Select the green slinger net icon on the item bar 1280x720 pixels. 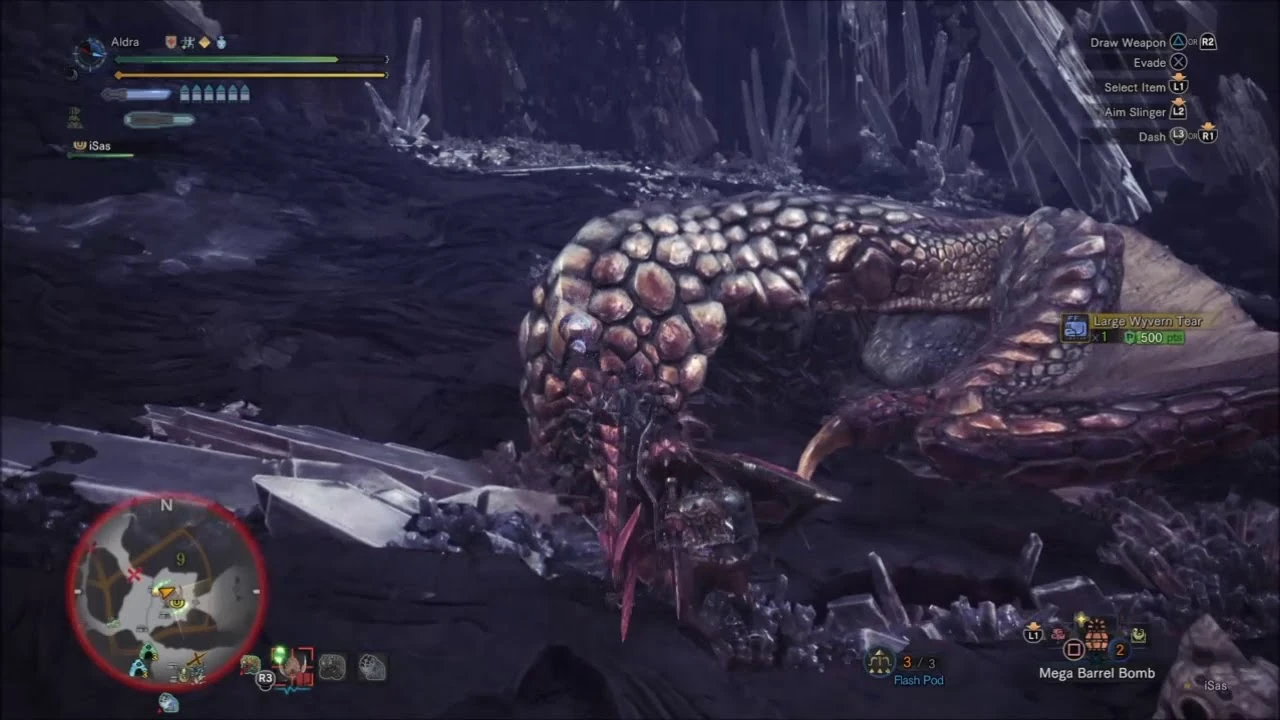pyautogui.click(x=1140, y=634)
